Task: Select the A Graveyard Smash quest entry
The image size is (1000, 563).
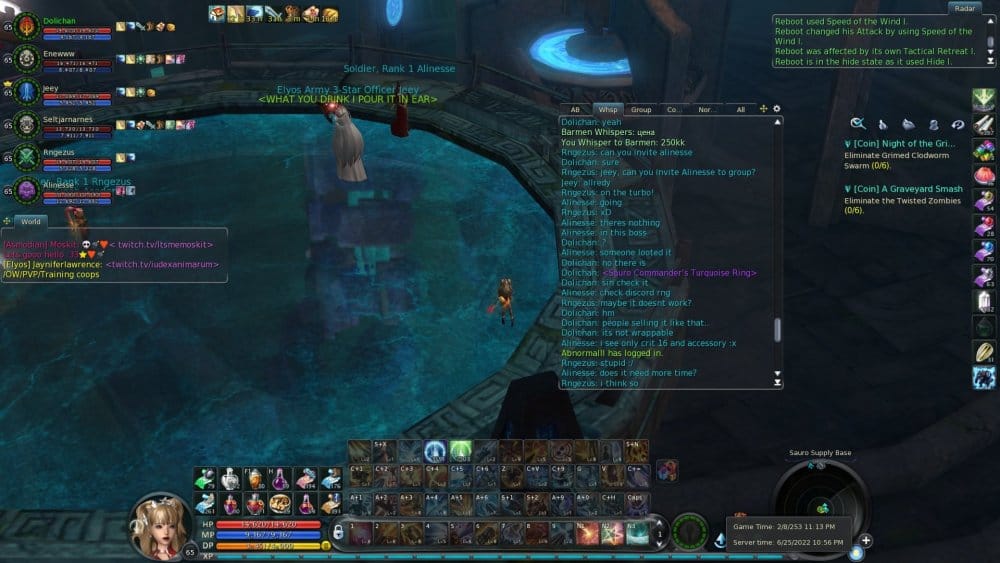Action: pyautogui.click(x=900, y=189)
